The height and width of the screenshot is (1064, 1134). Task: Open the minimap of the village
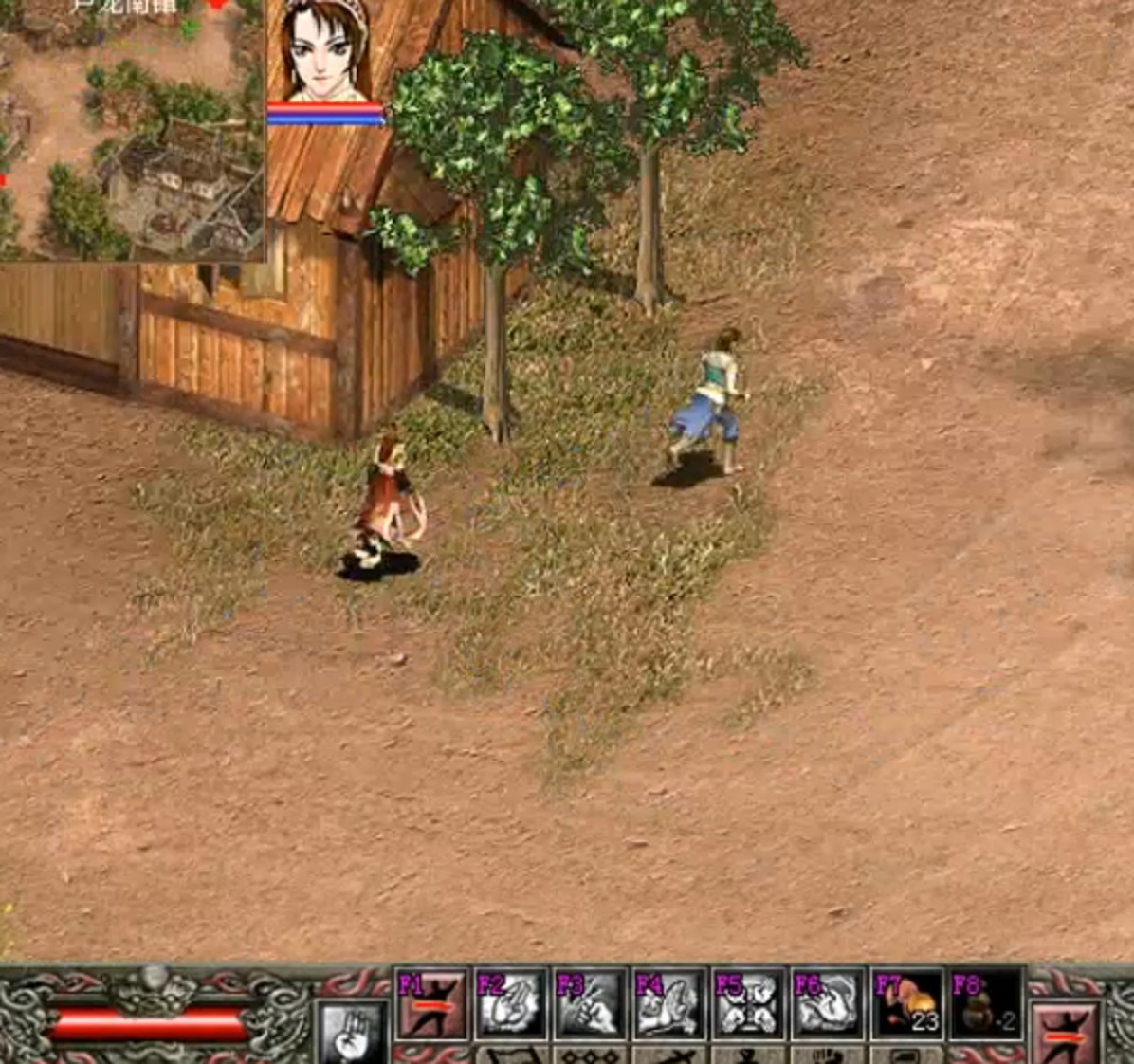tap(131, 133)
